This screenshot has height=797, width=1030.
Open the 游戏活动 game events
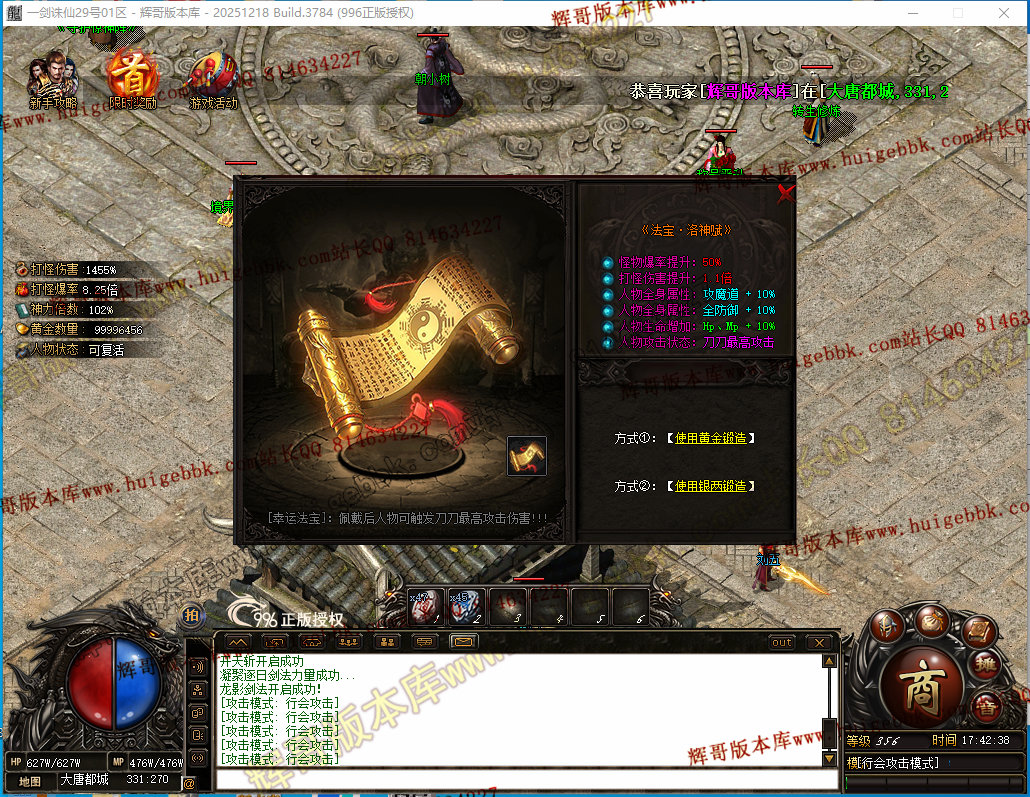(x=213, y=80)
